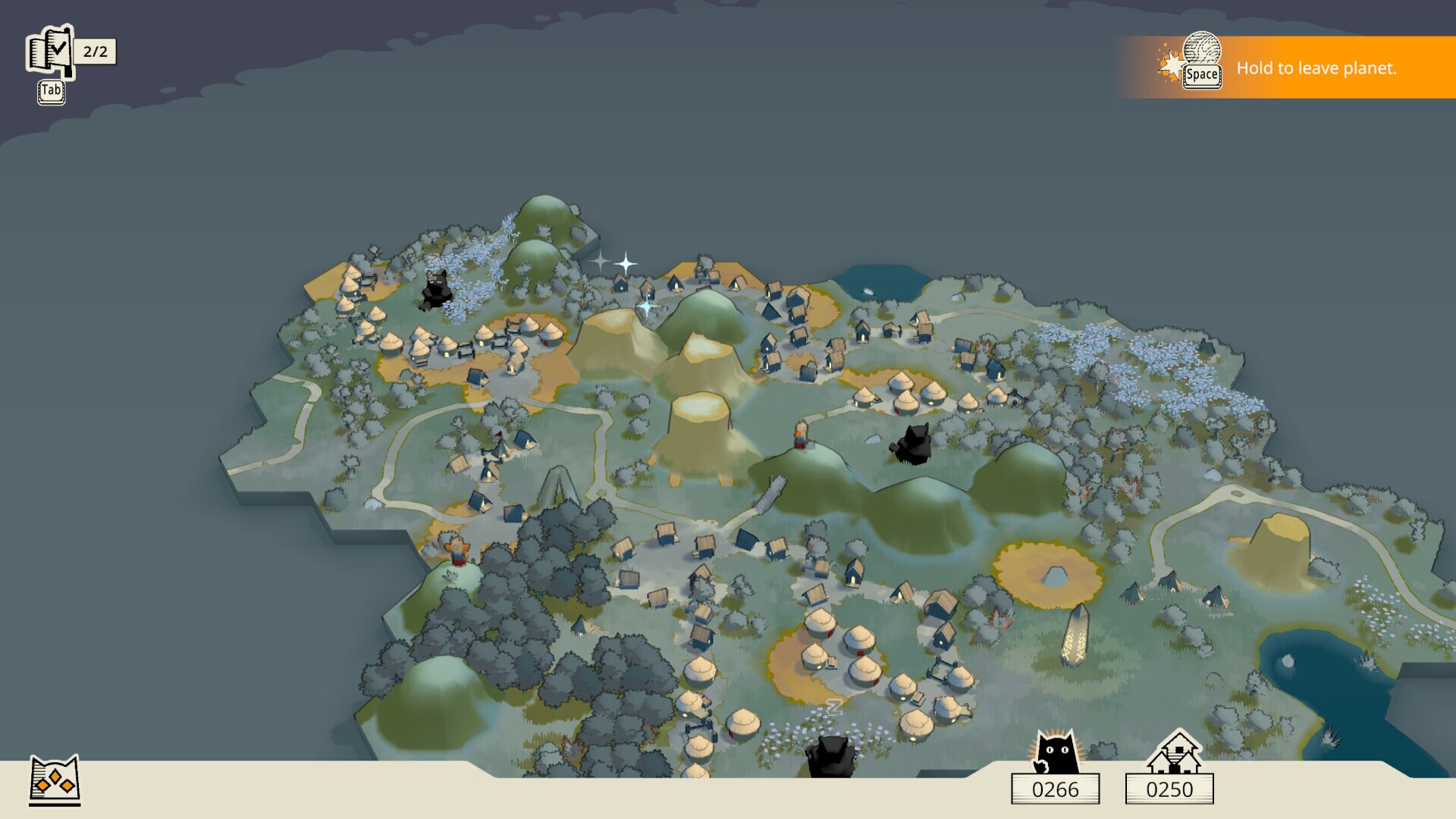Click the orange starburst icon in the banner
1456x819 pixels.
pos(1170,64)
